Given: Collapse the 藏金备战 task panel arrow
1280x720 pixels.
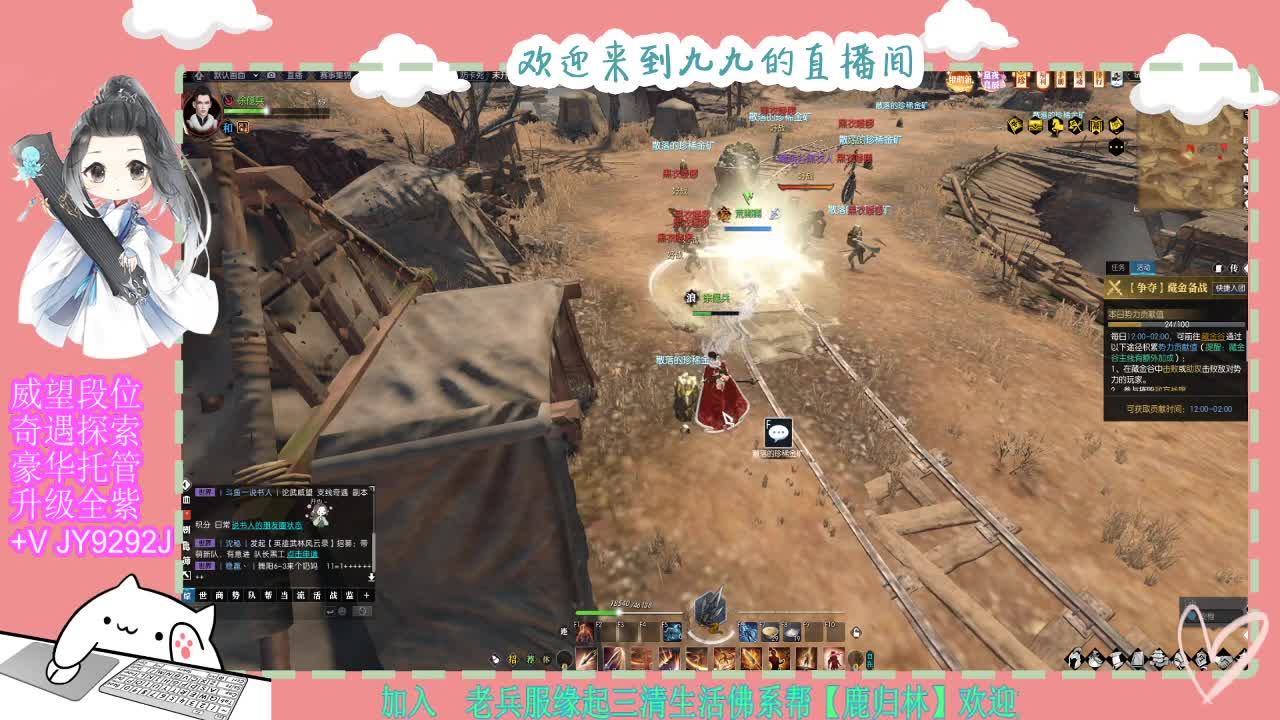Looking at the screenshot, I should tap(1246, 268).
